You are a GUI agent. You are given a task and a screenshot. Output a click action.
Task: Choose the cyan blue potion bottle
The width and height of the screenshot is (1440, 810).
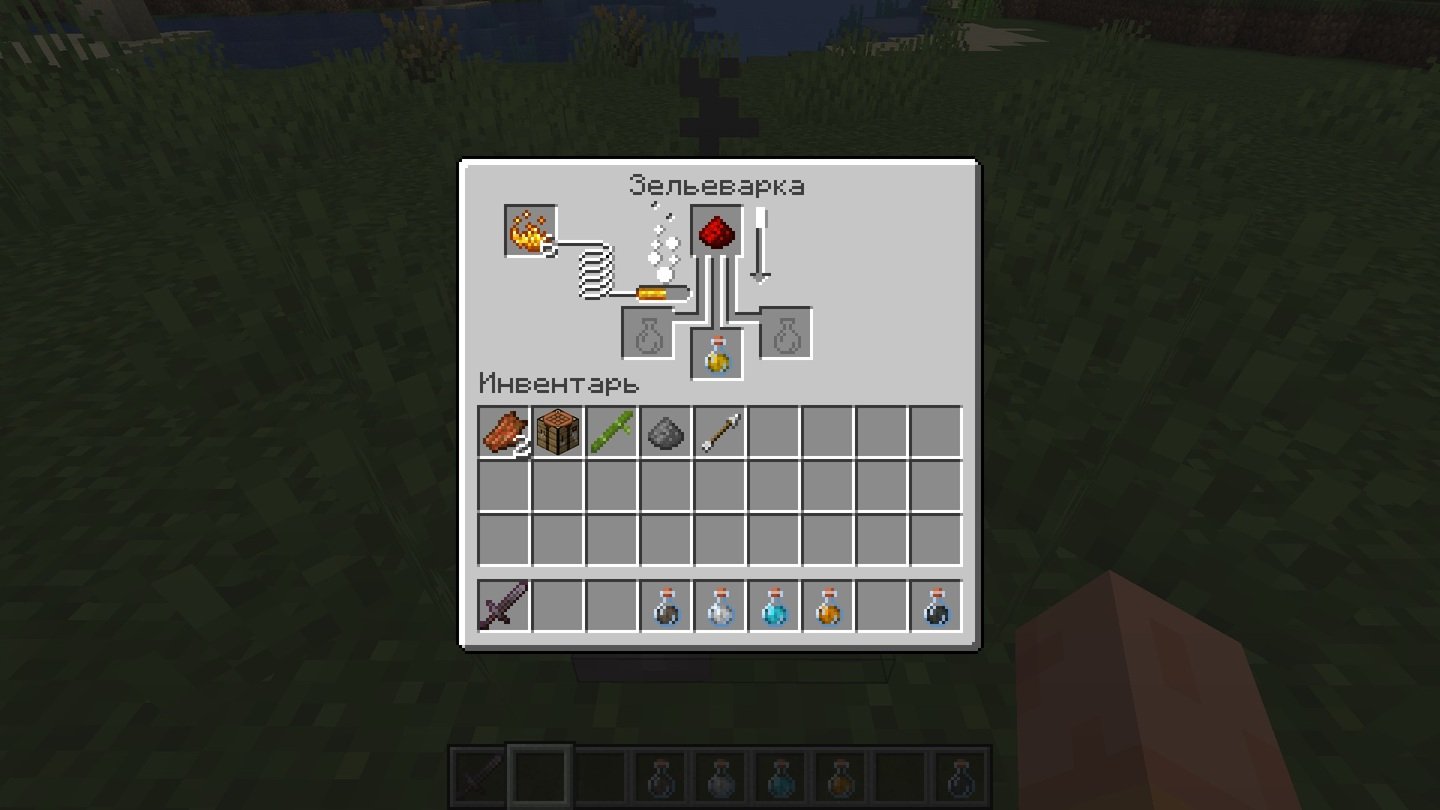[774, 606]
